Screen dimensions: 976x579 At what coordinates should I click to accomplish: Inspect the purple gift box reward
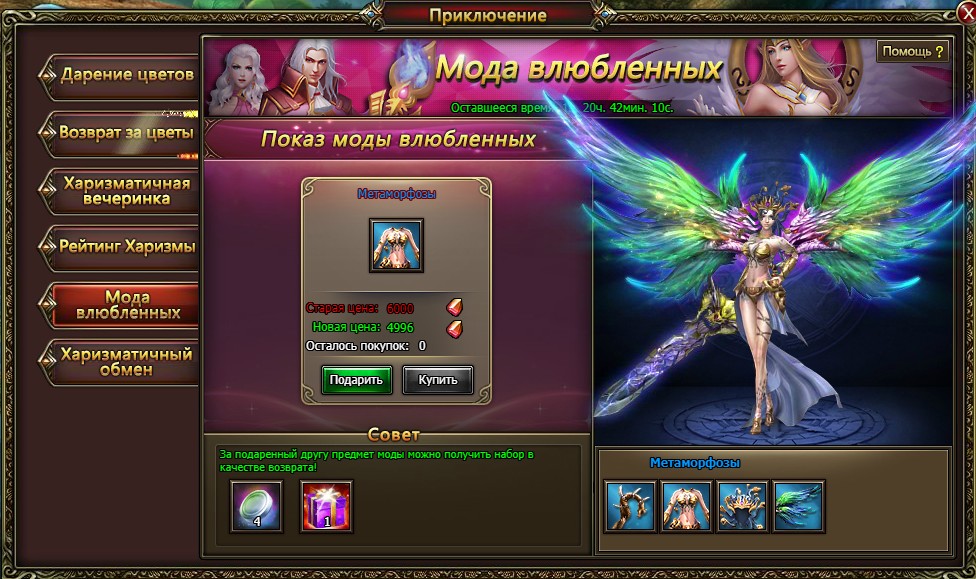point(326,506)
